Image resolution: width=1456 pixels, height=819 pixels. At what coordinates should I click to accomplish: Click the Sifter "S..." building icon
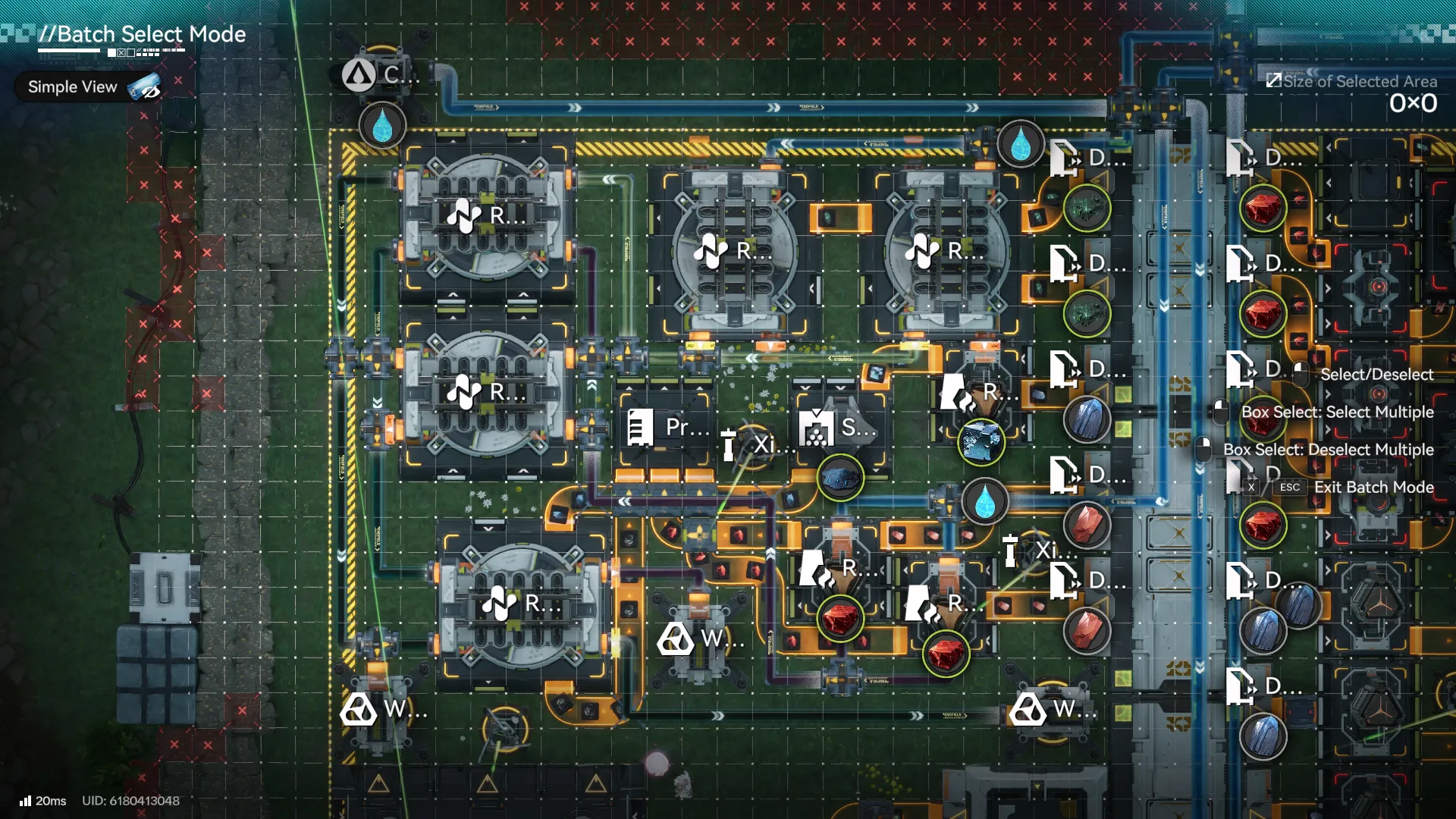coord(815,427)
